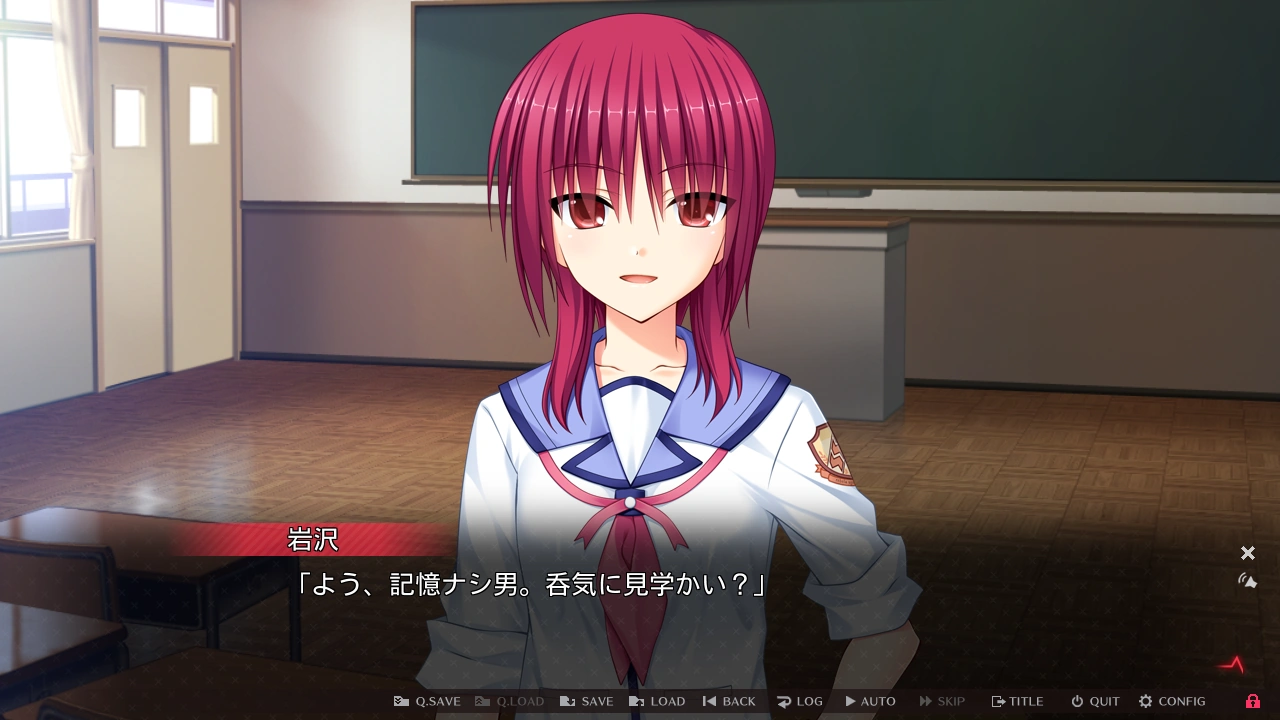The width and height of the screenshot is (1280, 720).
Task: Toggle the pink lock icon
Action: 1252,701
